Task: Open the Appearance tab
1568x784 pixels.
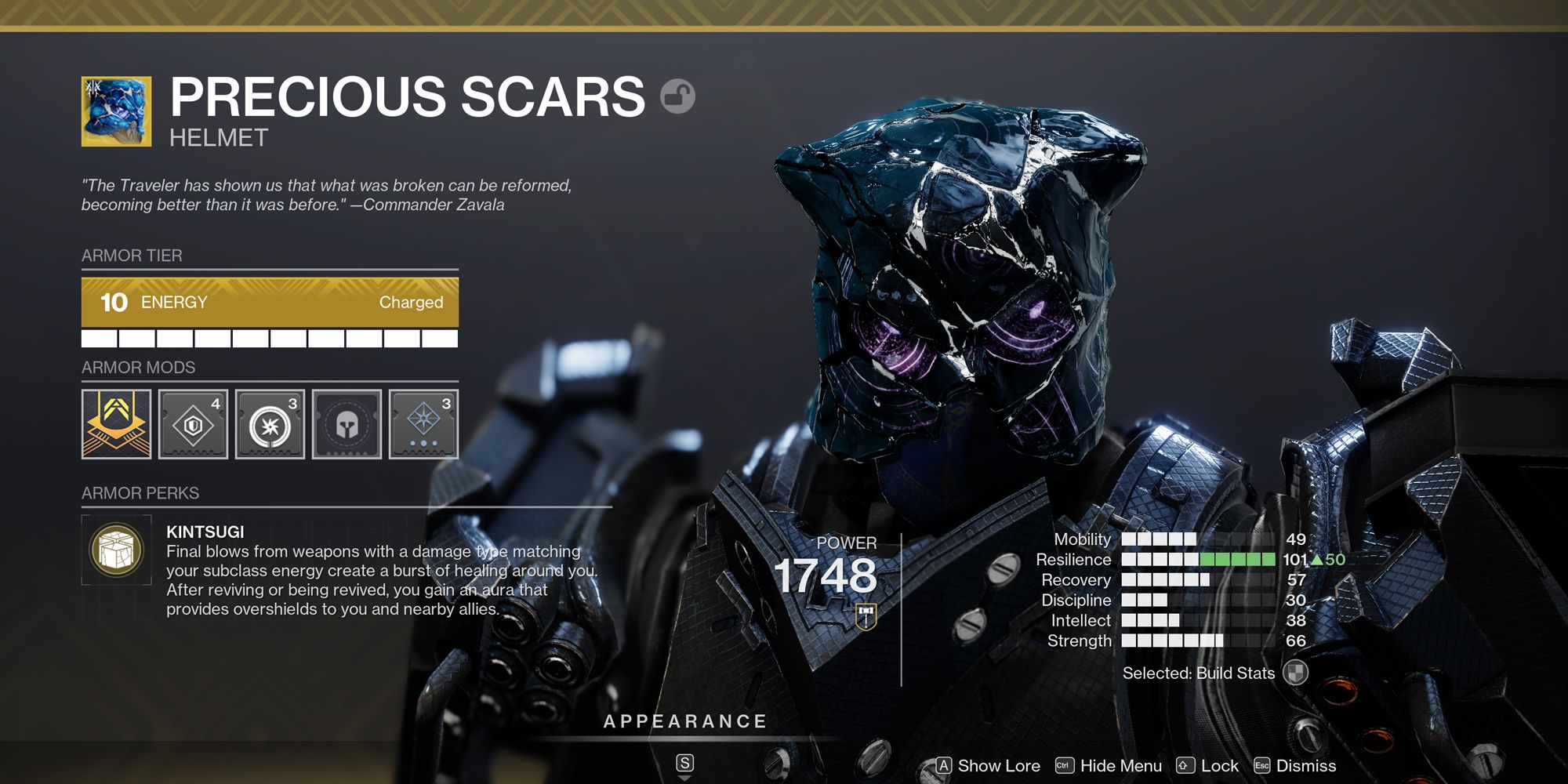Action: click(684, 721)
